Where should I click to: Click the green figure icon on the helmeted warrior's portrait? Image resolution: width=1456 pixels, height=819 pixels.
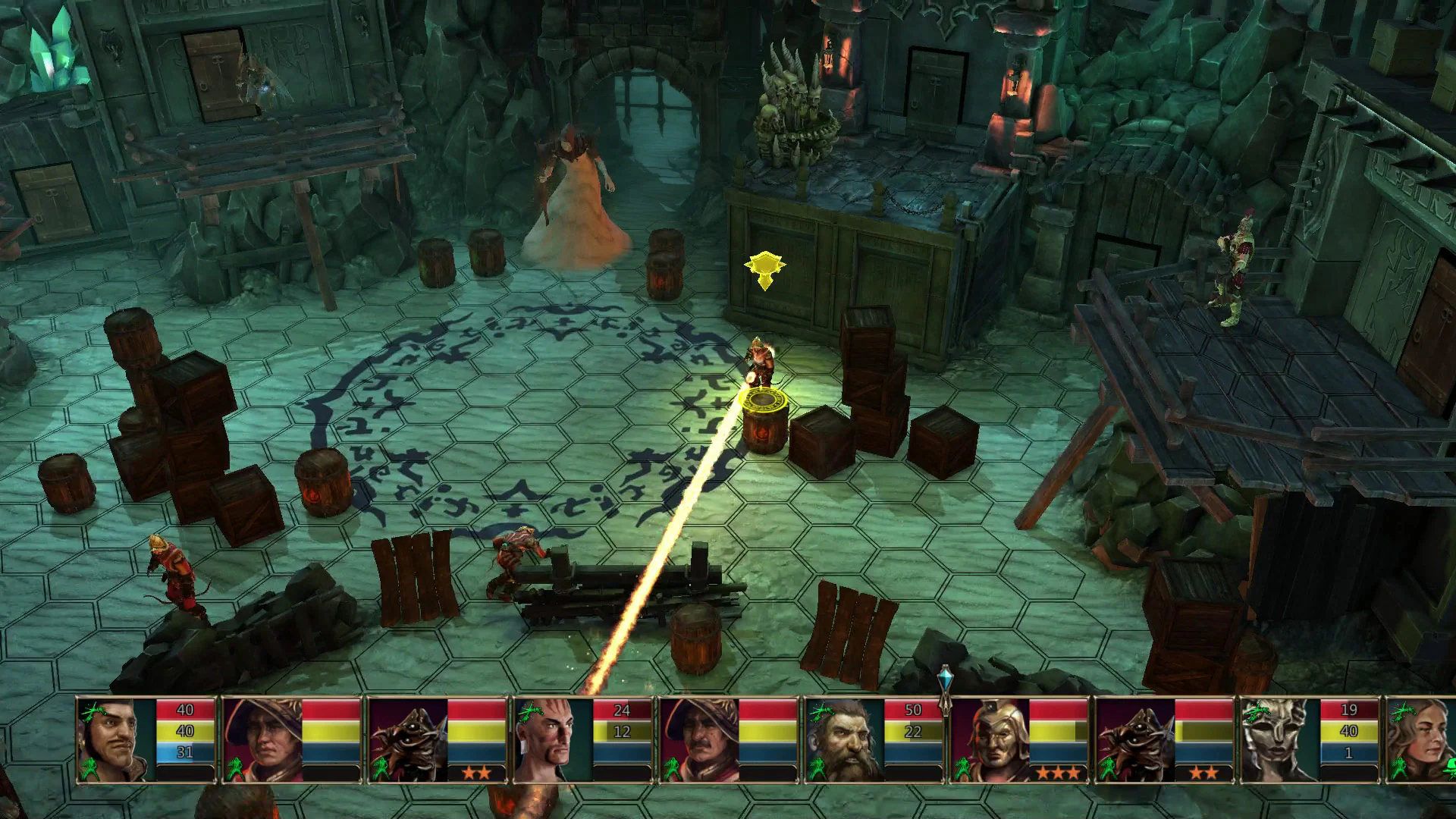click(x=962, y=769)
